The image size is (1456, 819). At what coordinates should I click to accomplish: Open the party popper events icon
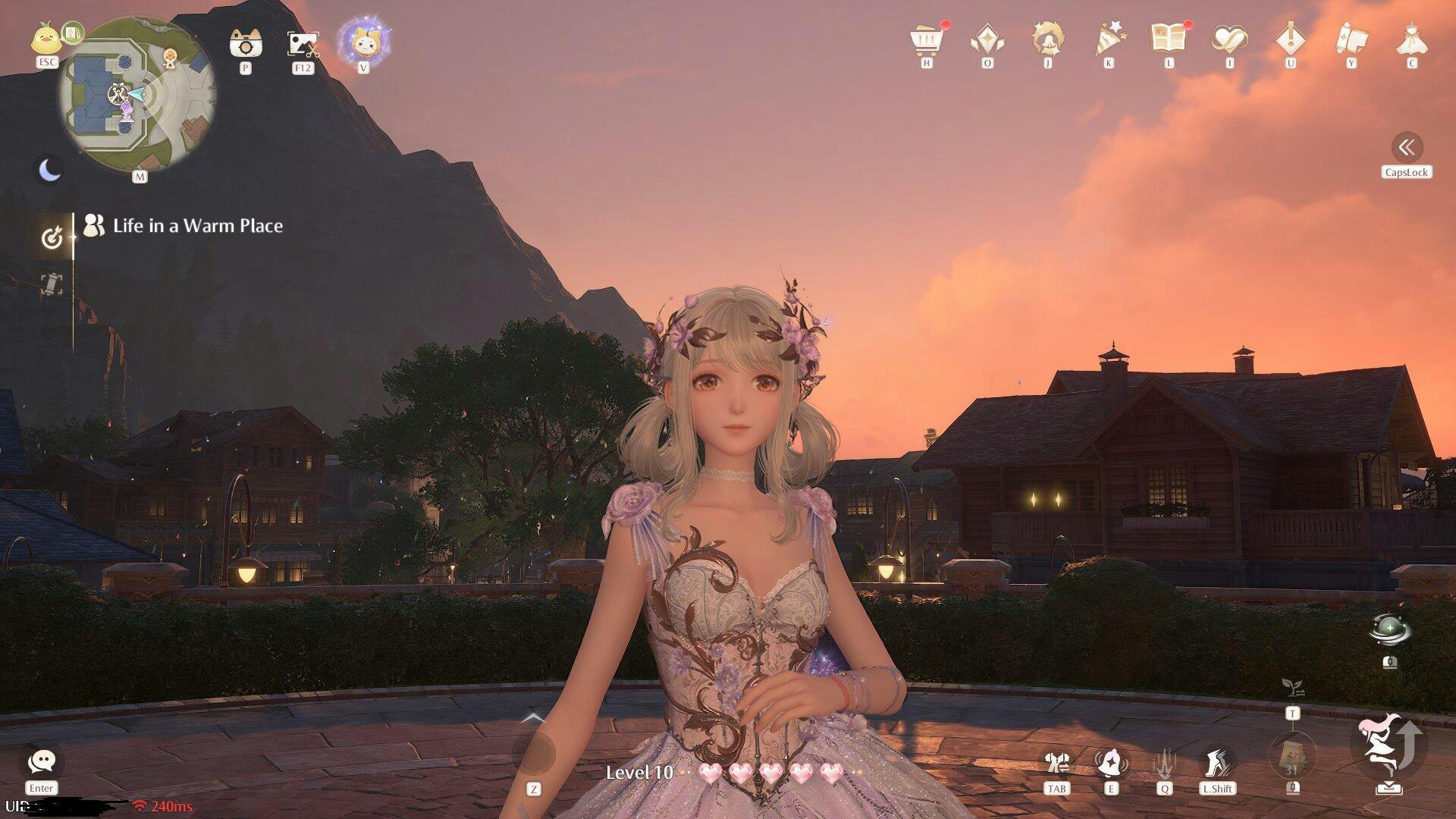[1109, 39]
